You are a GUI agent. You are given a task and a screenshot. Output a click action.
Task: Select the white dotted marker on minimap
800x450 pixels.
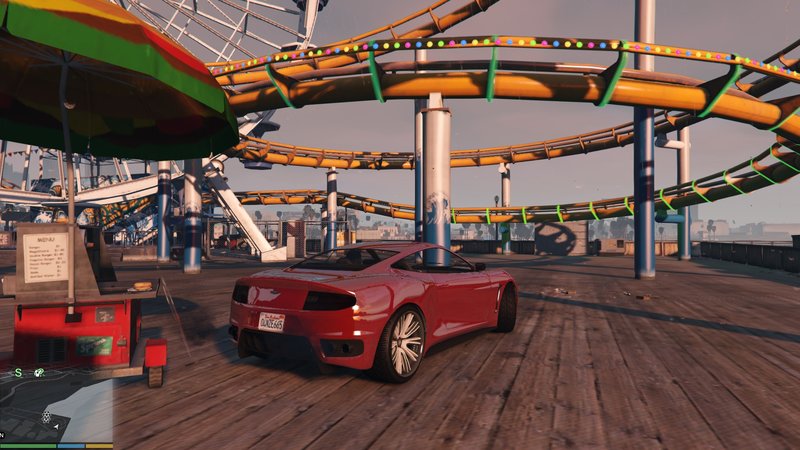click(45, 418)
